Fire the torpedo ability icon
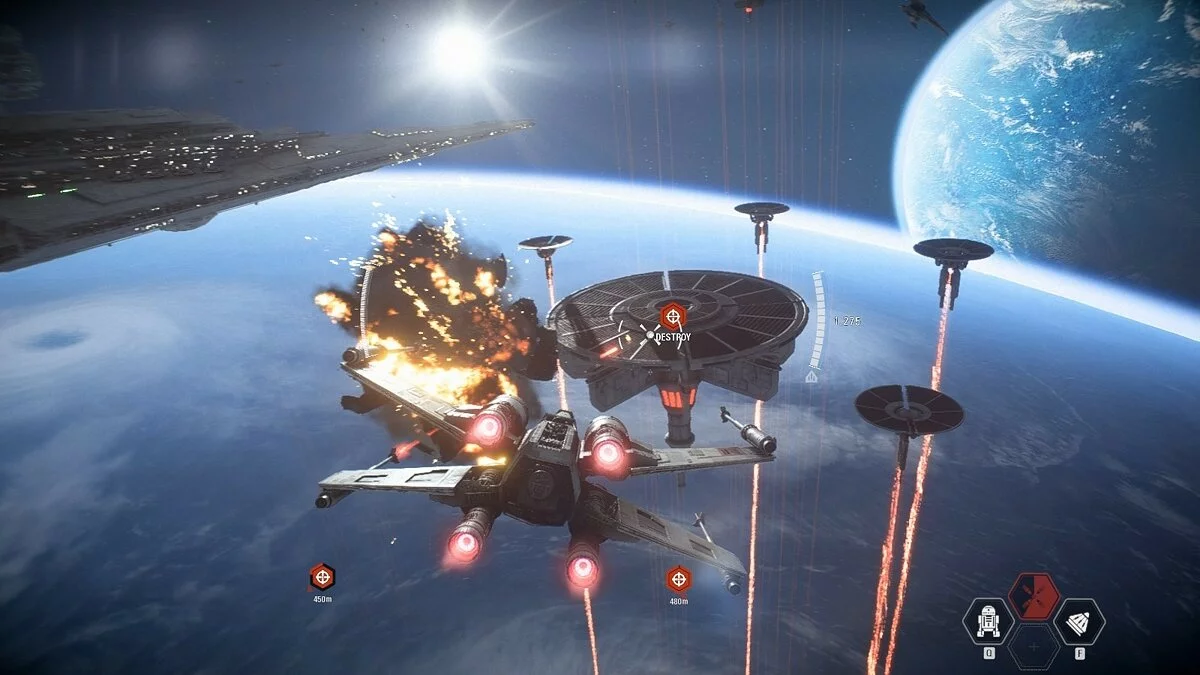The height and width of the screenshot is (675, 1200). pos(1079,621)
